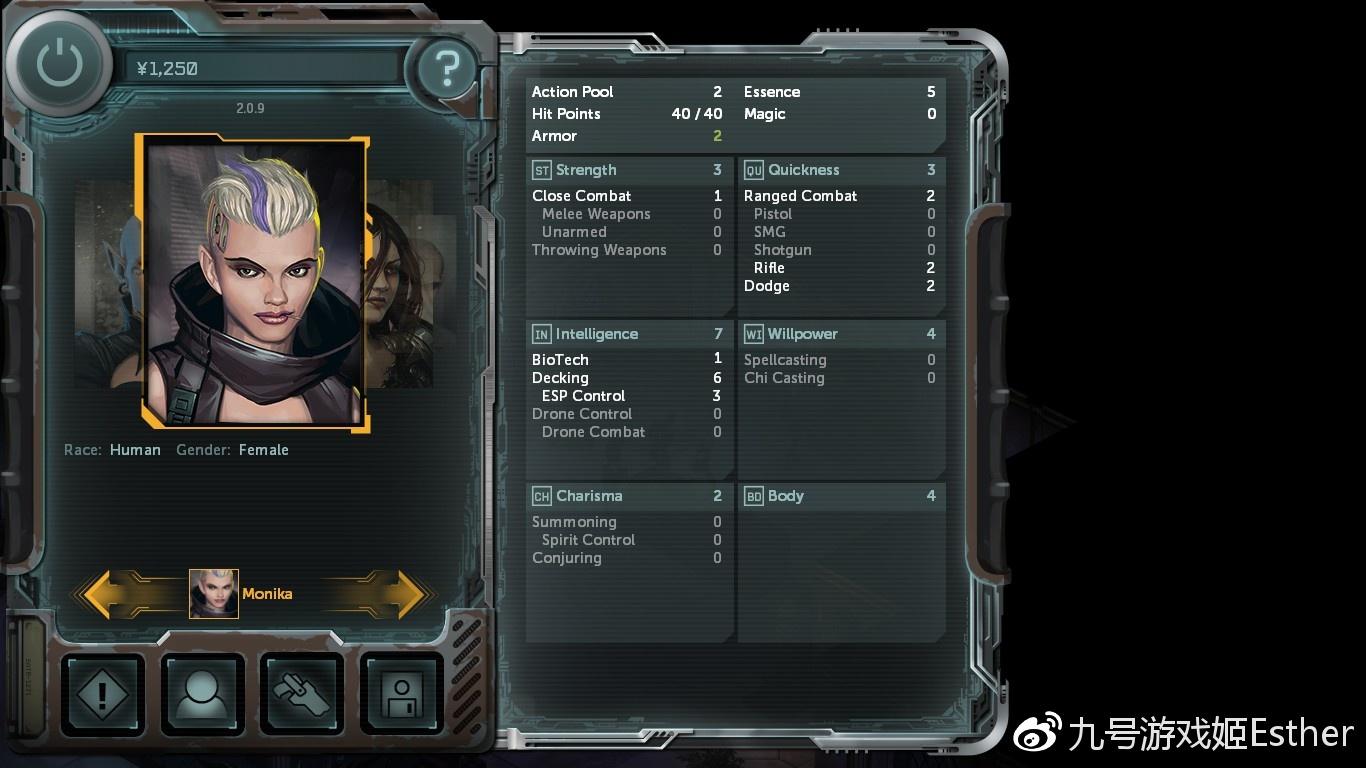Click the ¥1,250 currency display

pyautogui.click(x=166, y=69)
